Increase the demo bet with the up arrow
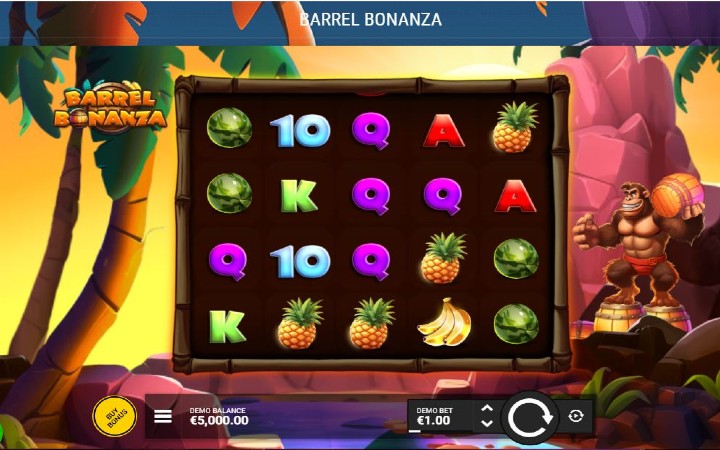Screen dimensions: 720x450 pos(487,408)
